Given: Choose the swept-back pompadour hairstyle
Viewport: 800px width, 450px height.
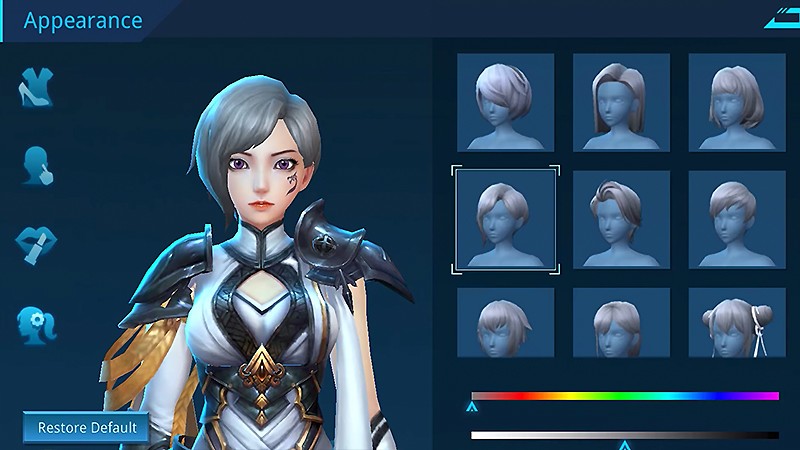Looking at the screenshot, I should [621, 219].
